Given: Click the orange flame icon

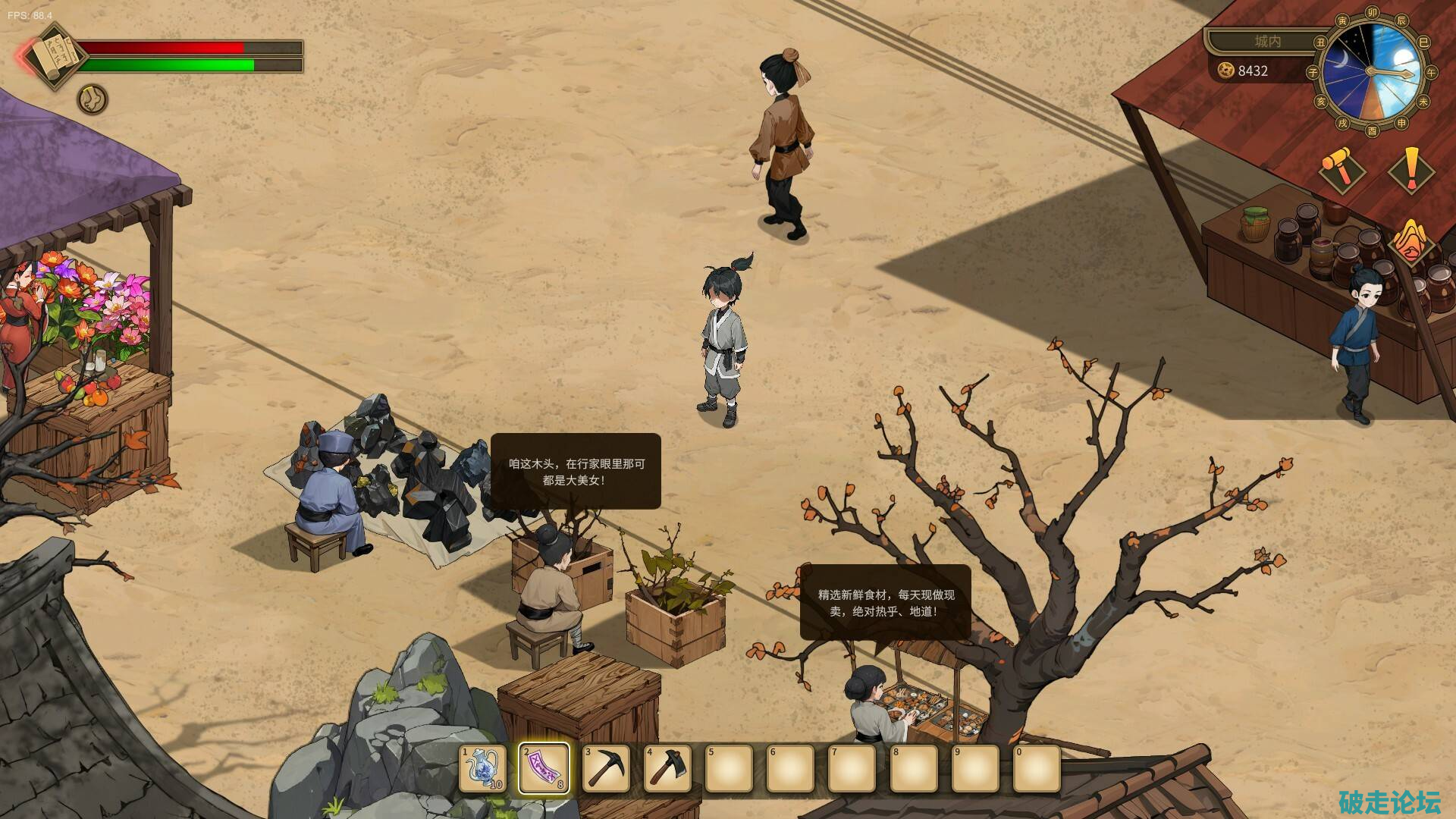Looking at the screenshot, I should click(x=1411, y=241).
